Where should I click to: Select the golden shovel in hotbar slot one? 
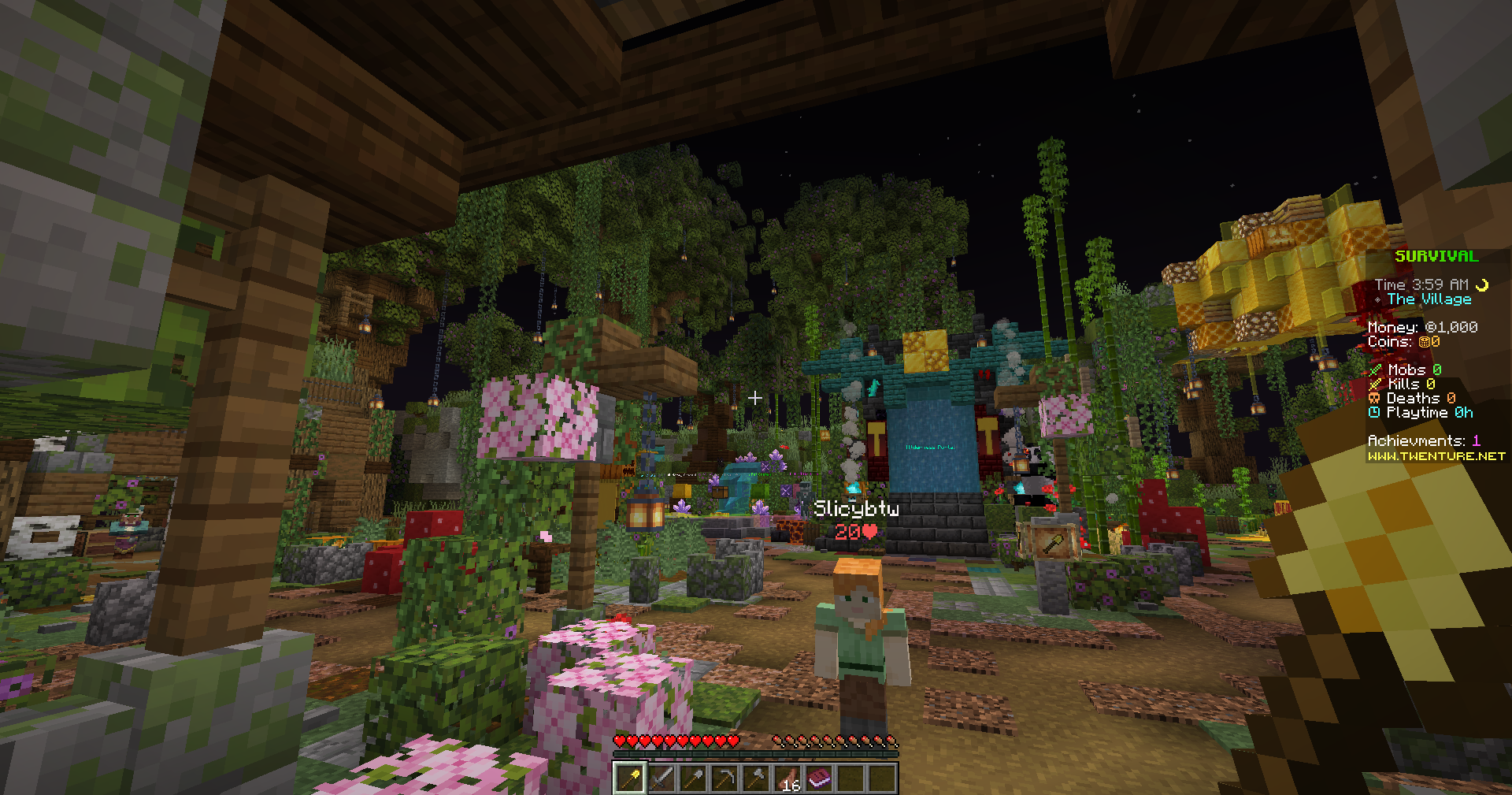629,778
